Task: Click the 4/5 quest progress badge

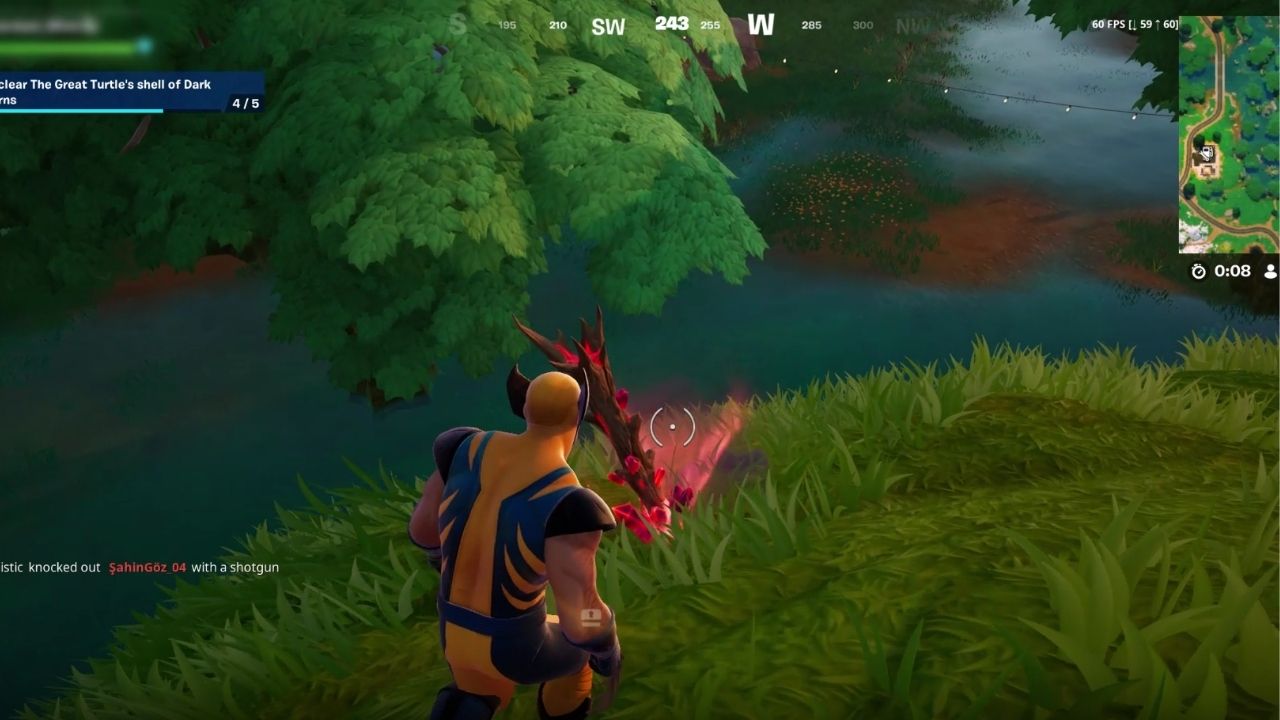Action: coord(247,102)
